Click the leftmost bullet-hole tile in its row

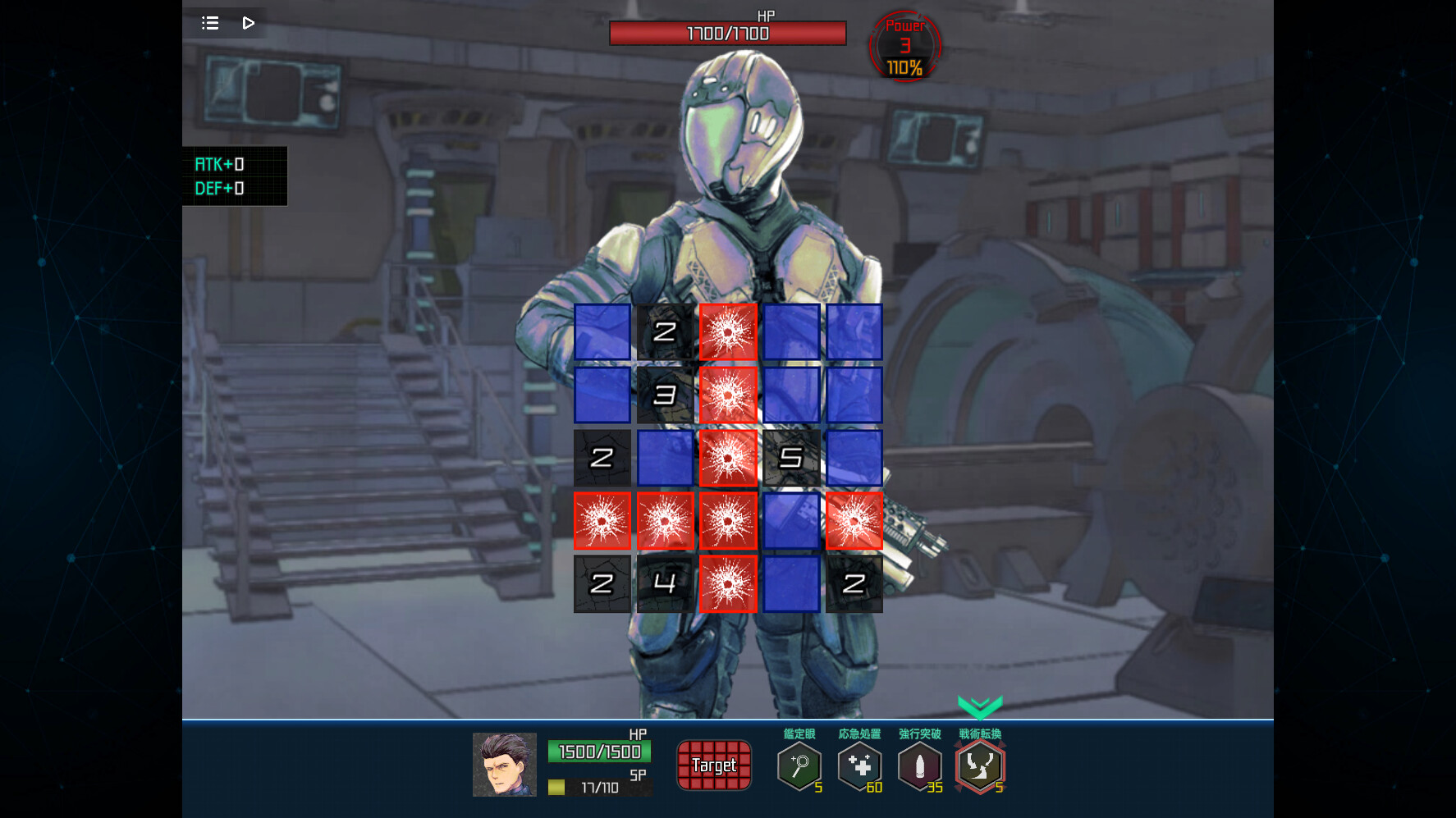602,521
